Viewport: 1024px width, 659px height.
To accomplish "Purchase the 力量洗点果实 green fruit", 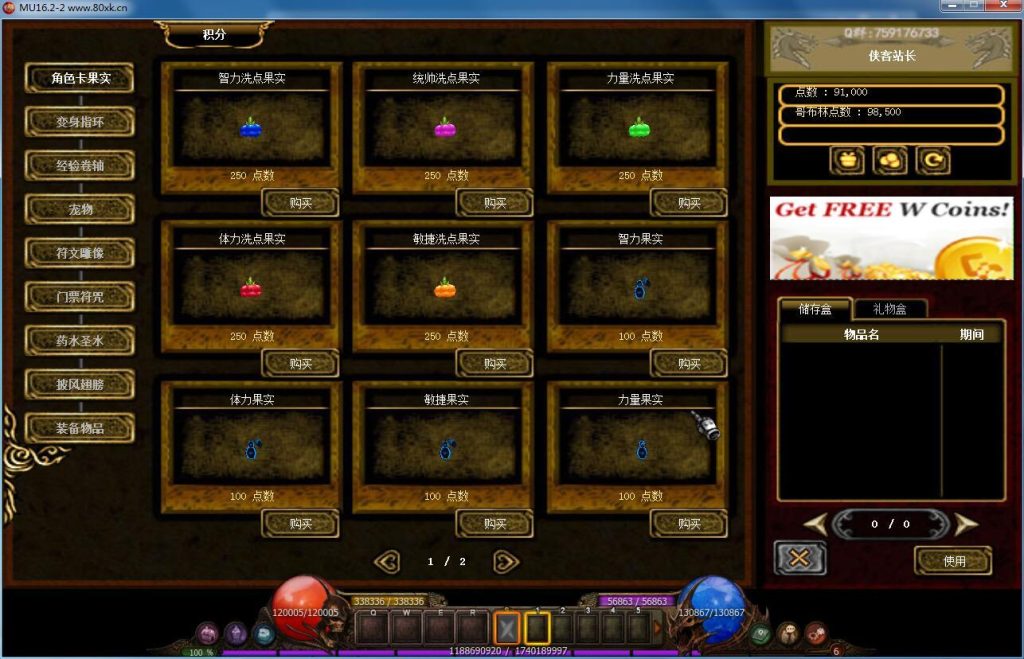I will click(x=688, y=203).
